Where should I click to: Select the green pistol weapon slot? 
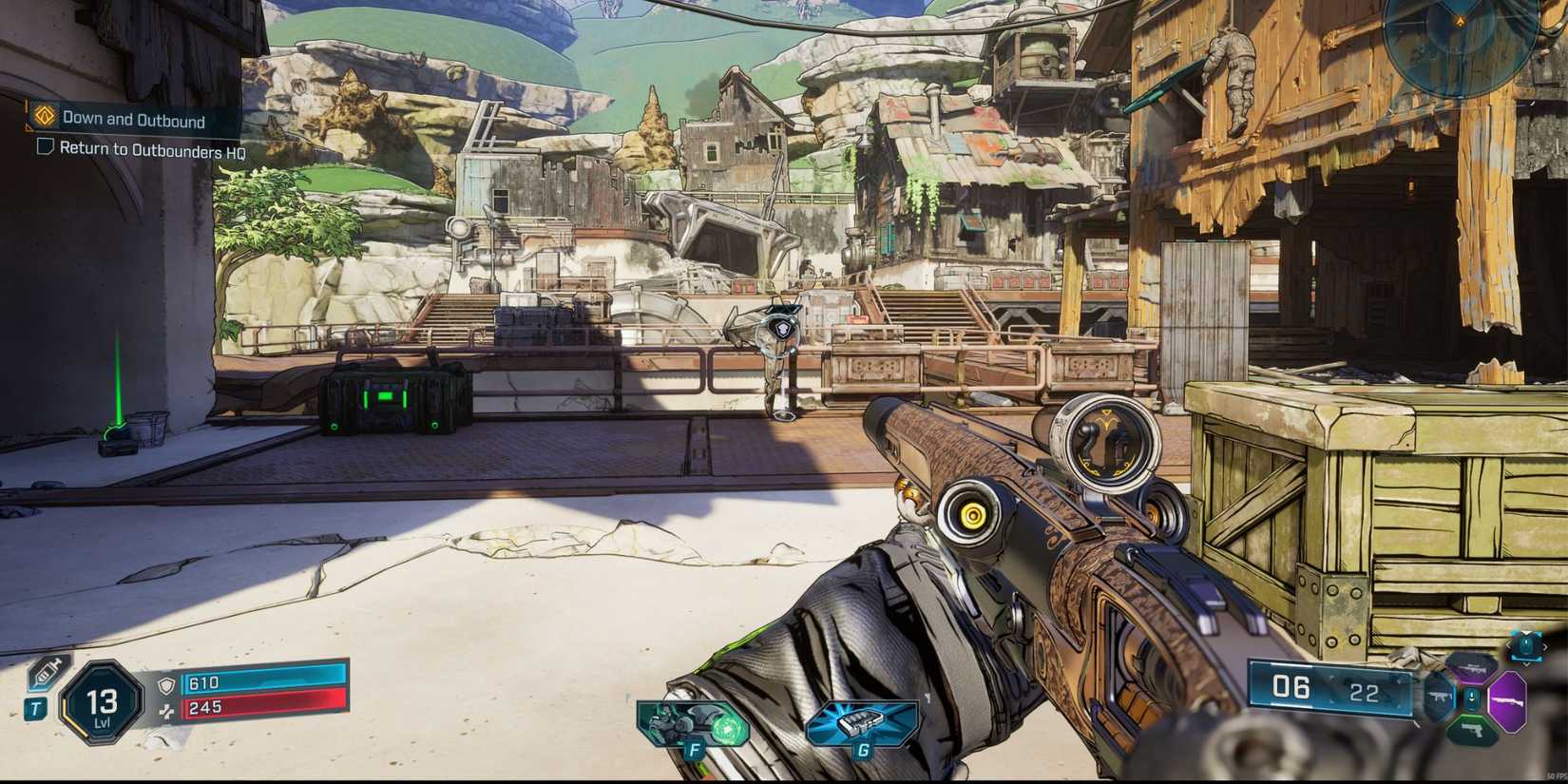(1472, 731)
